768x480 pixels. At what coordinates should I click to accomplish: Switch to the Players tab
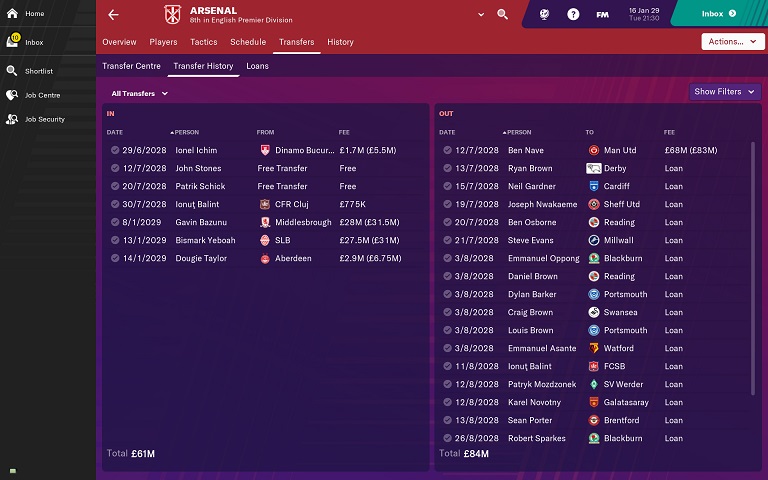click(x=163, y=42)
